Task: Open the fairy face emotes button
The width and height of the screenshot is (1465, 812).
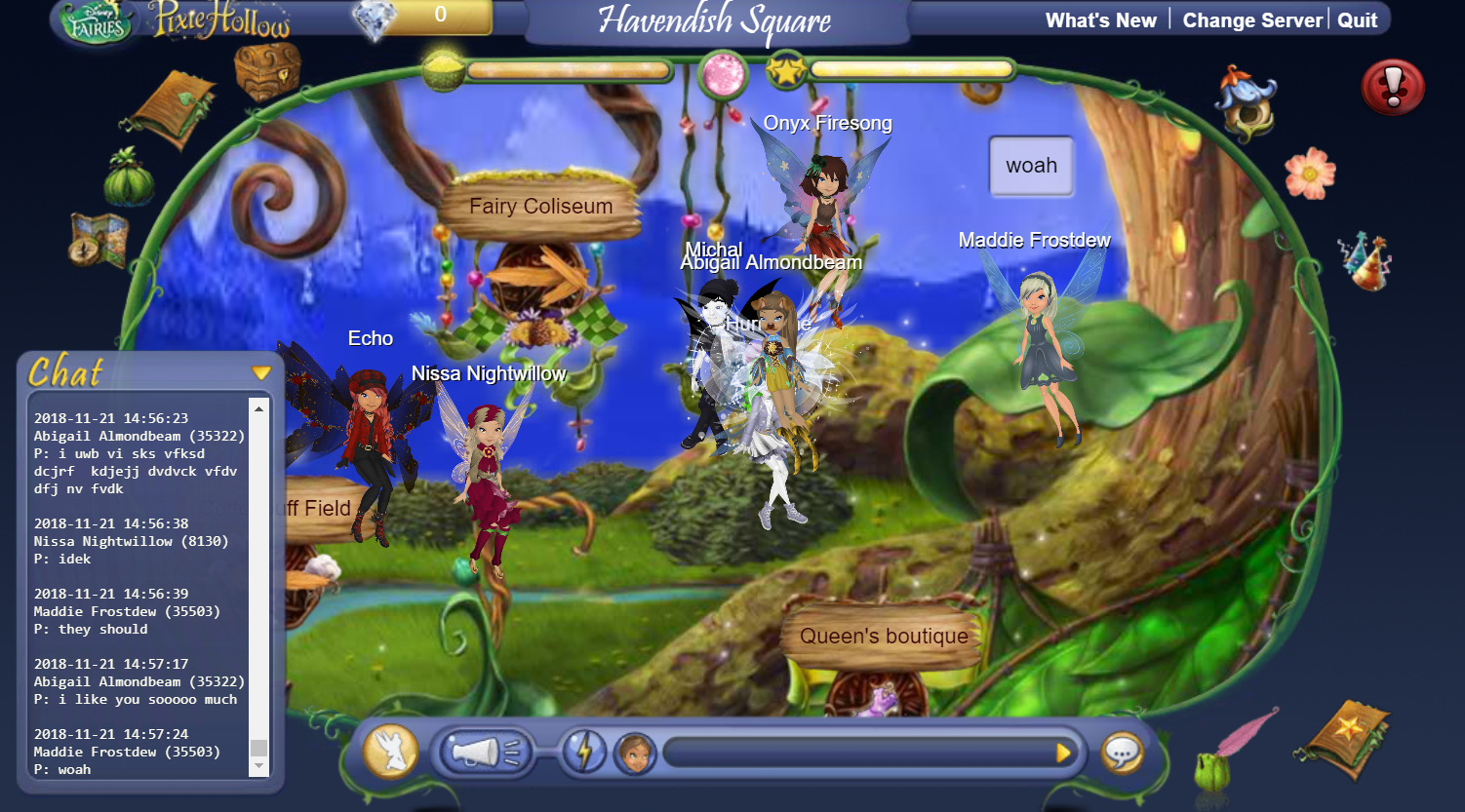Action: point(635,753)
